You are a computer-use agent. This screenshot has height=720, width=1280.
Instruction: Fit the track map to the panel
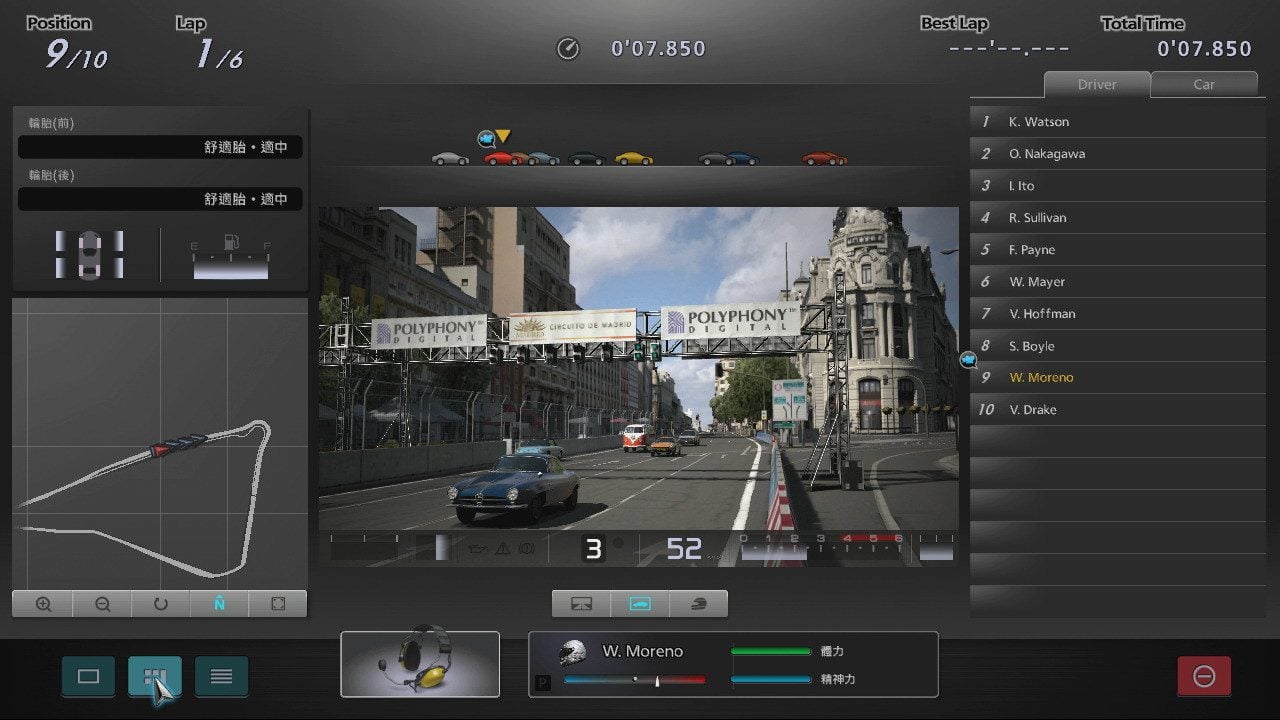[277, 603]
